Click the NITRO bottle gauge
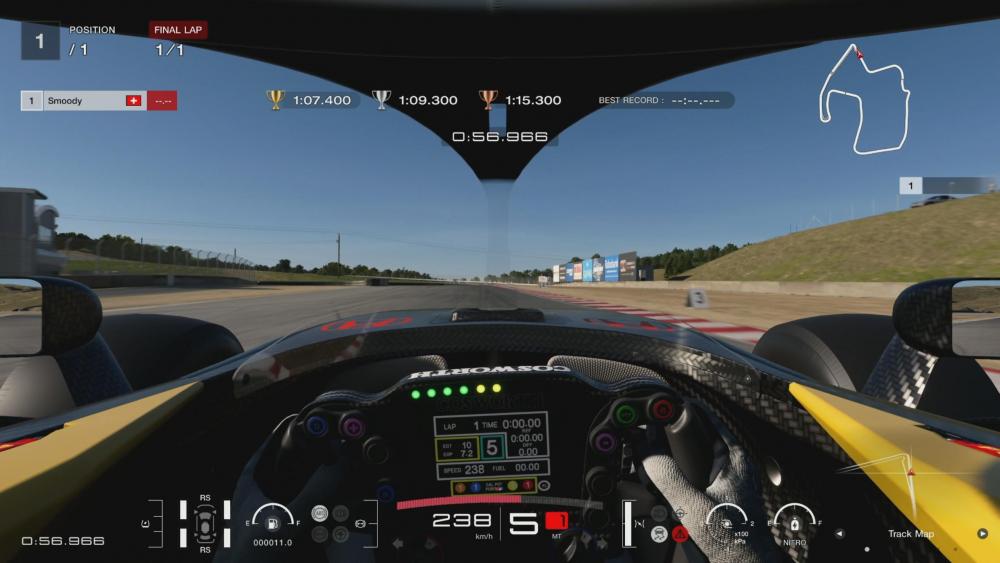Image resolution: width=1000 pixels, height=563 pixels. tap(795, 521)
